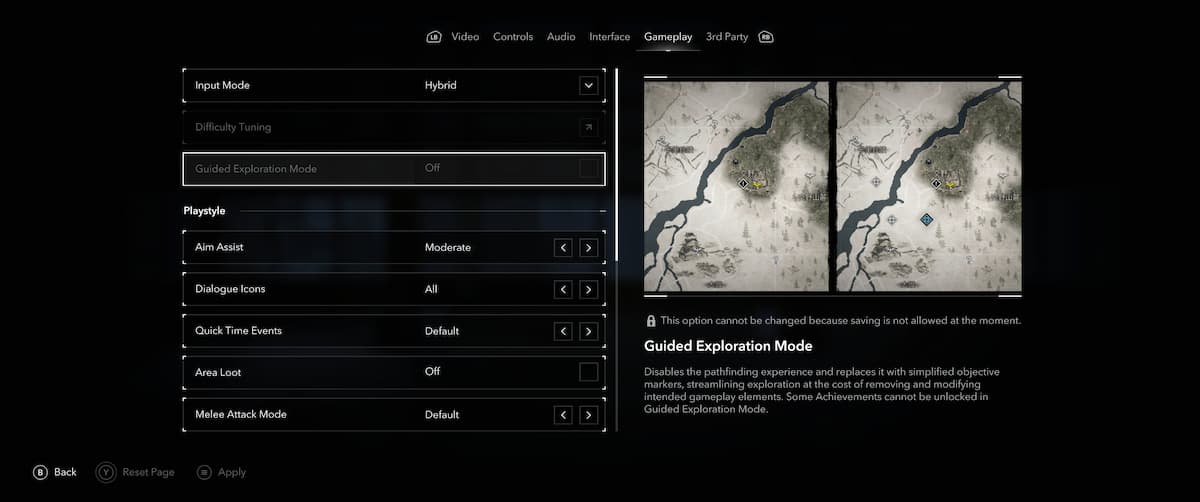Cycle Dialogue Icons to previous option
The height and width of the screenshot is (502, 1200).
(x=564, y=290)
